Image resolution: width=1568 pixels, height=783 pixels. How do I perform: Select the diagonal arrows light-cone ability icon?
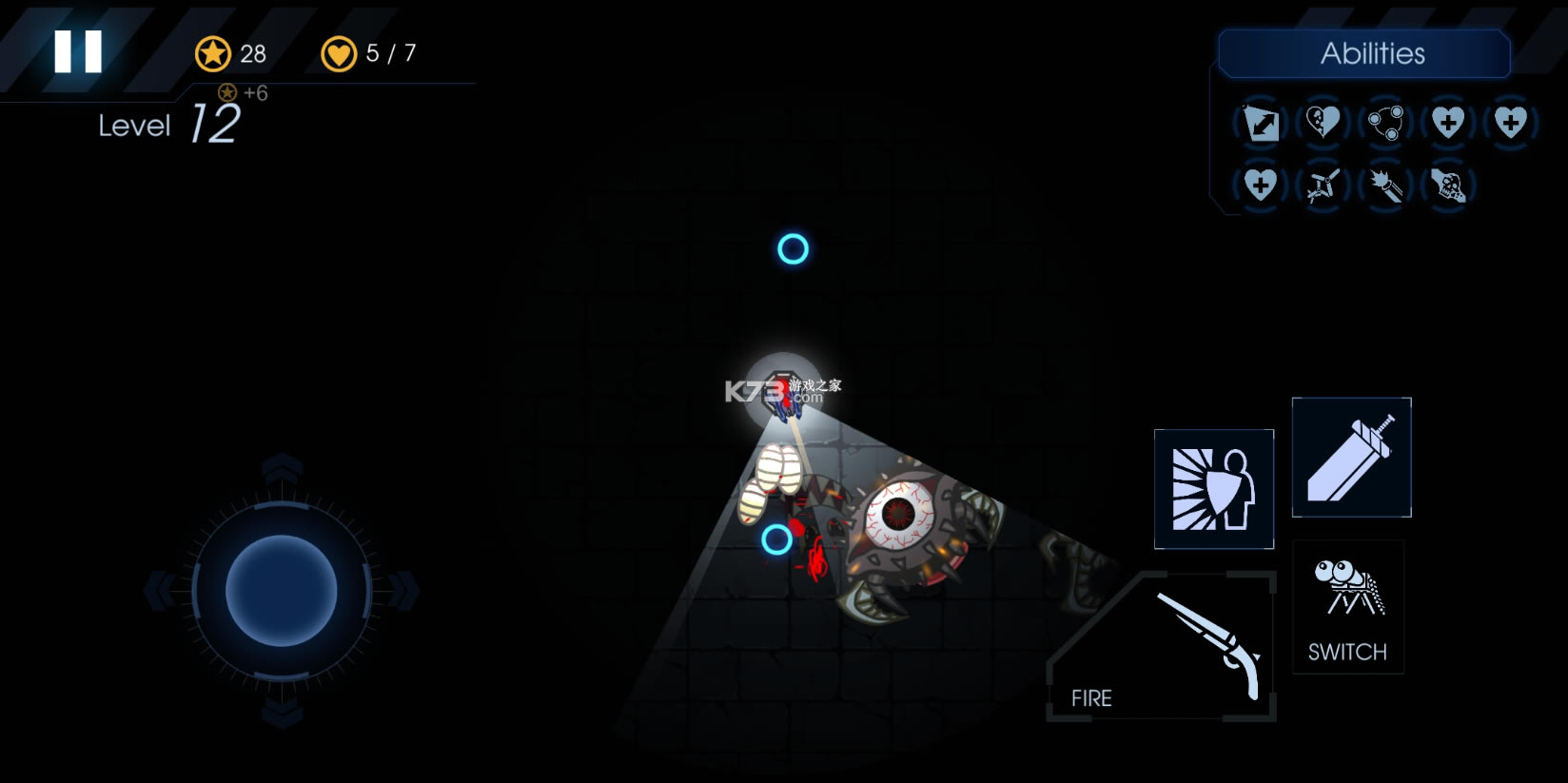tap(1261, 123)
